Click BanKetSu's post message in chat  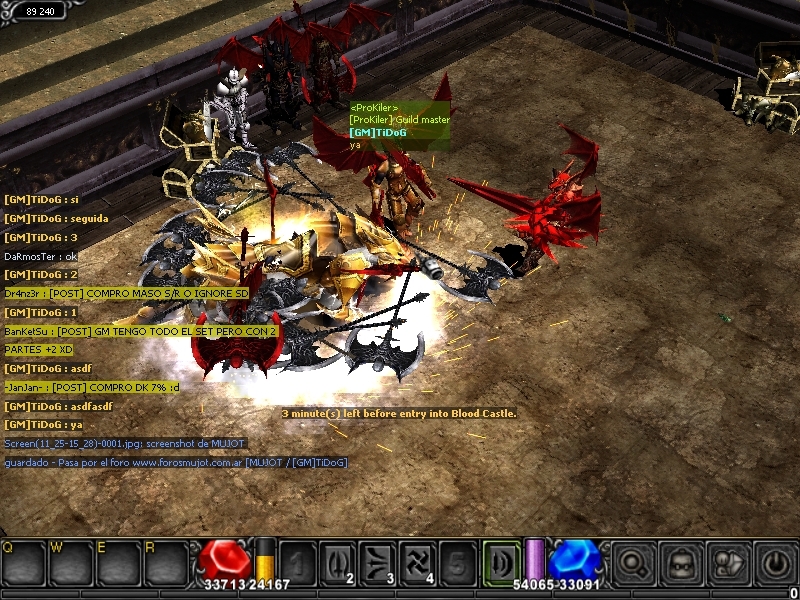(x=140, y=331)
